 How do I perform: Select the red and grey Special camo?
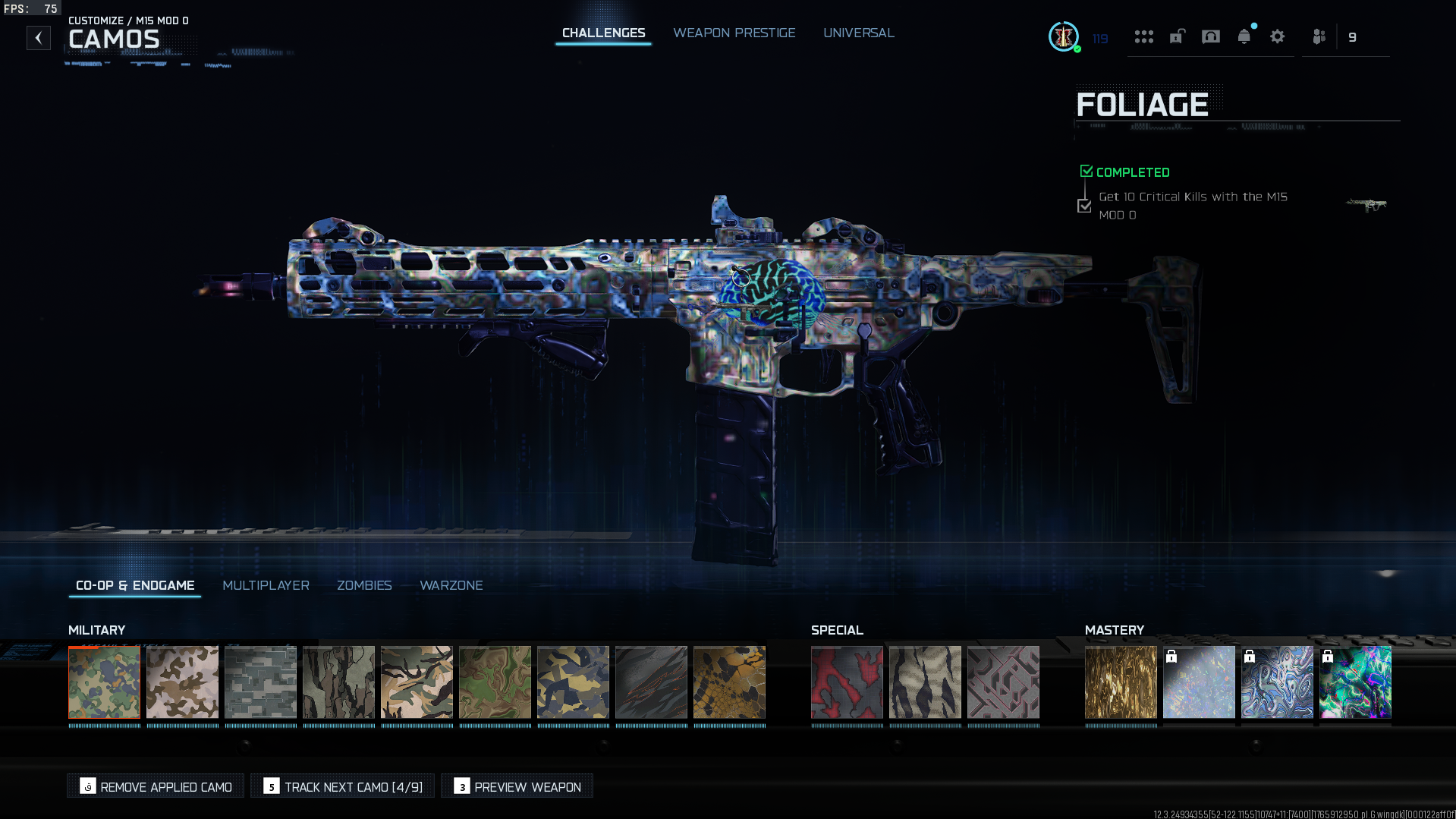(x=847, y=682)
